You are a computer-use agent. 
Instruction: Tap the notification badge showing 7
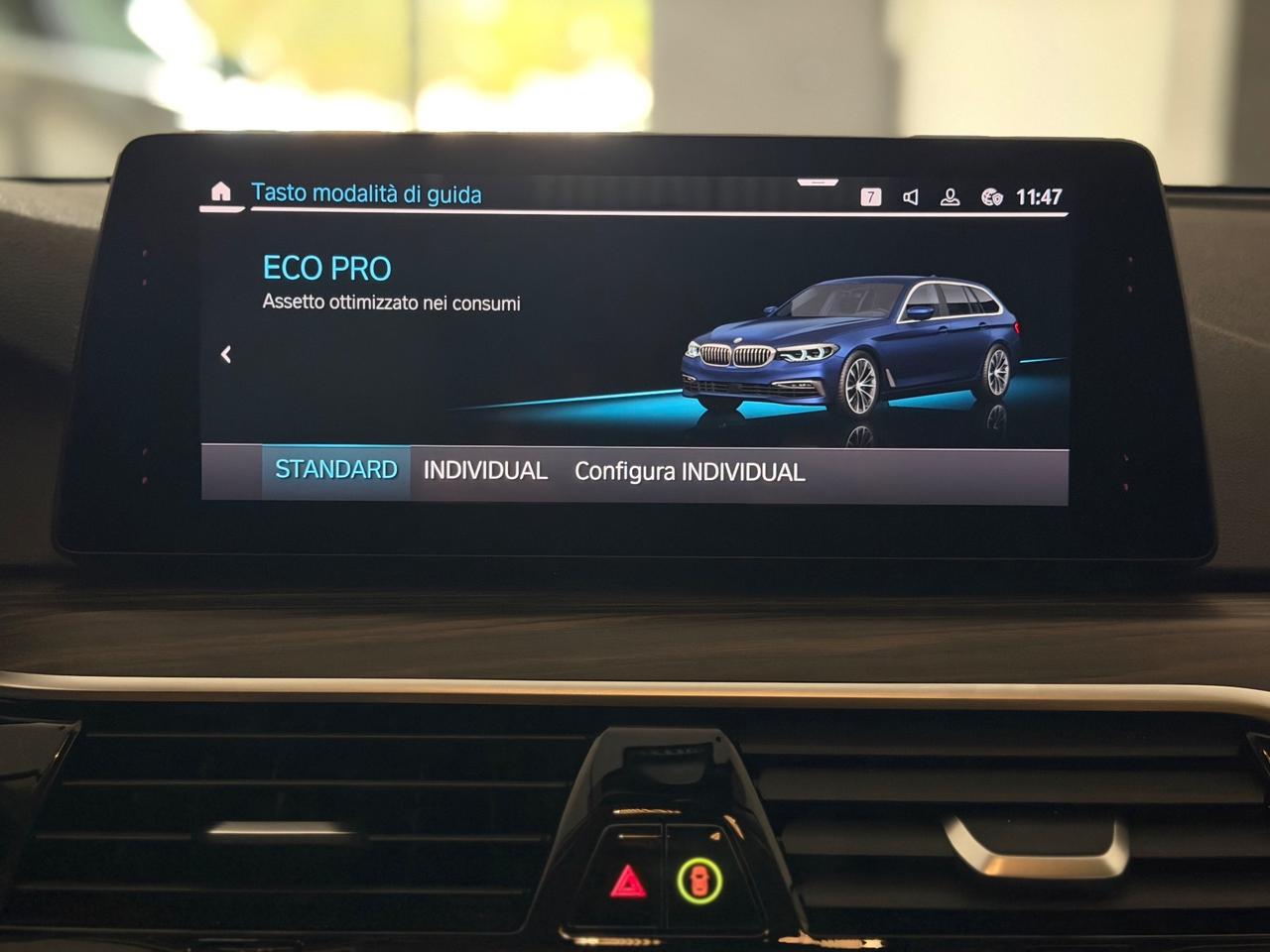point(870,195)
